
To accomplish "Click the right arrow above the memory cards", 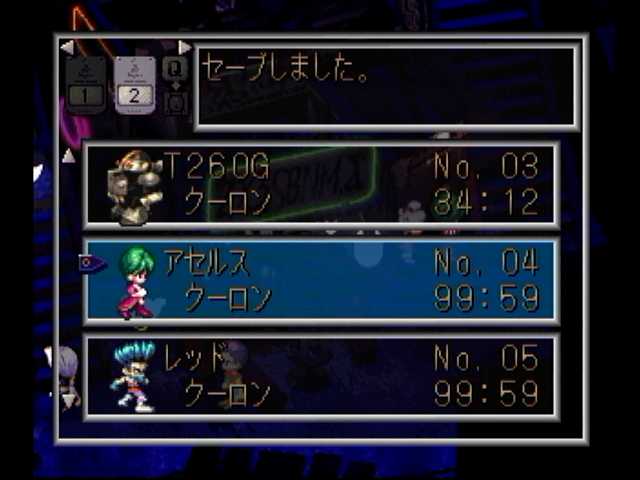I will tap(184, 47).
